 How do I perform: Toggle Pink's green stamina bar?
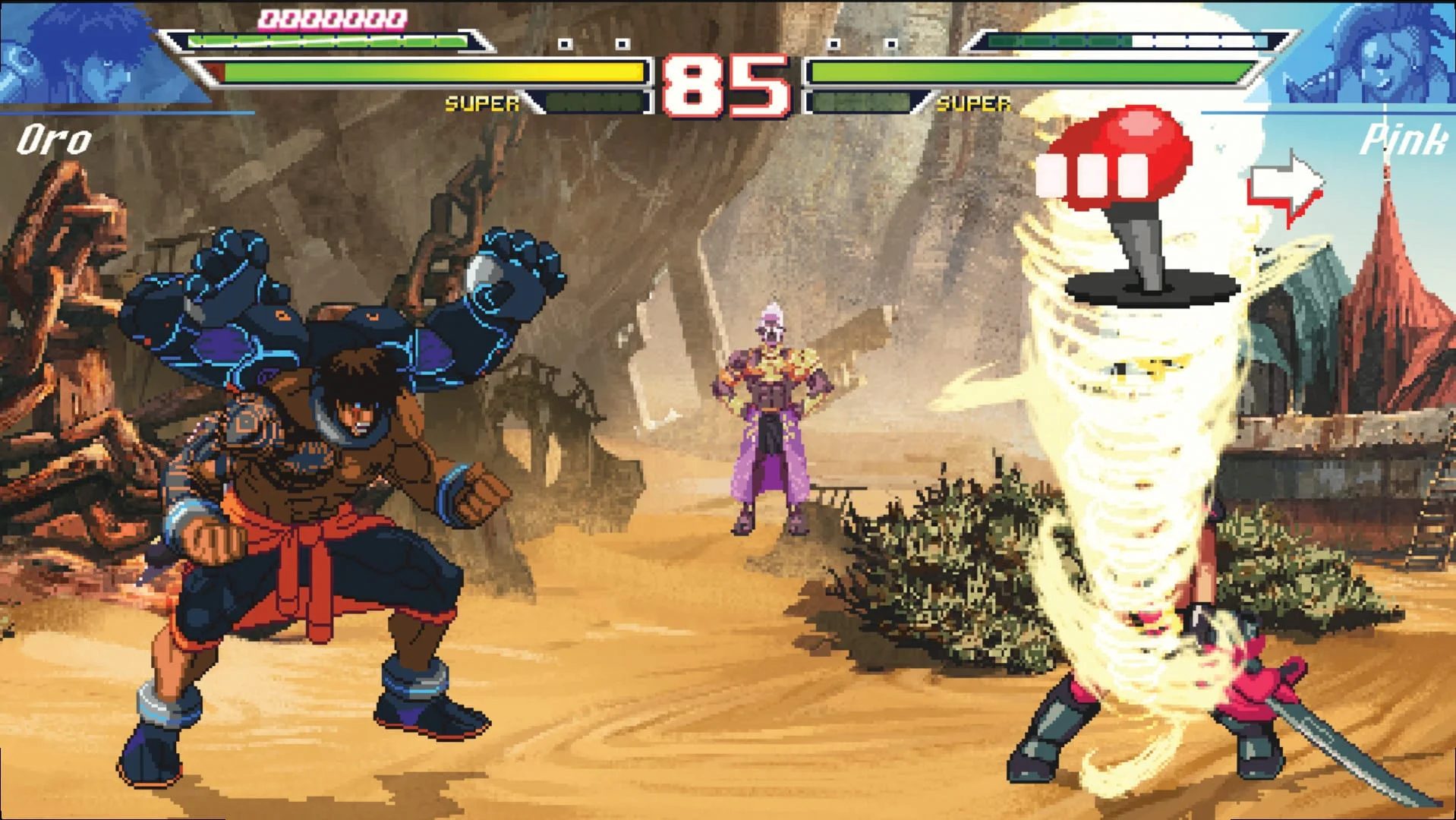coord(1025,72)
